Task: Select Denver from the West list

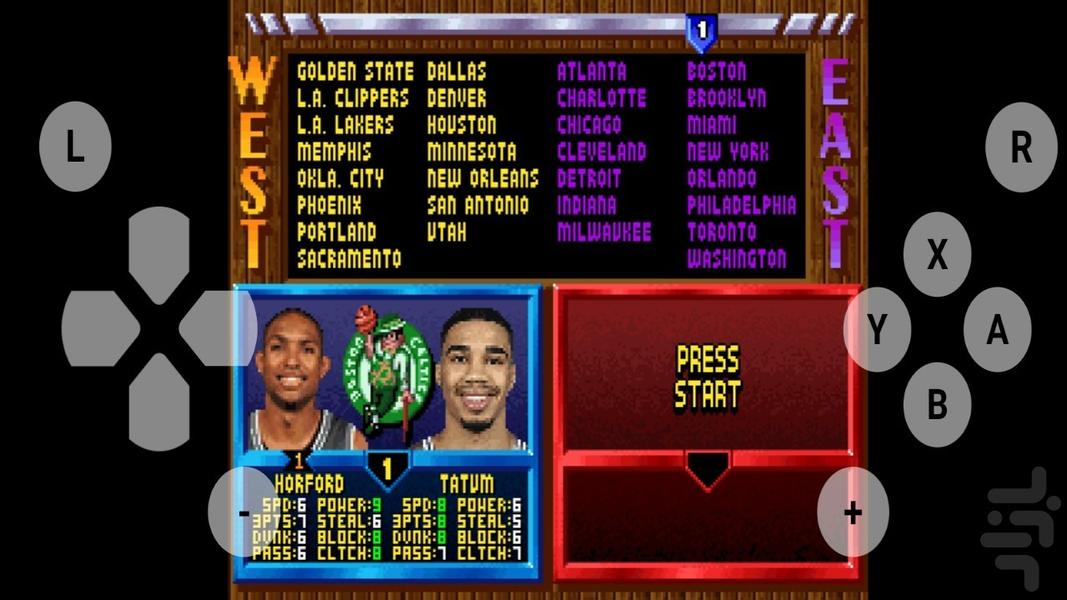Action: click(x=457, y=99)
